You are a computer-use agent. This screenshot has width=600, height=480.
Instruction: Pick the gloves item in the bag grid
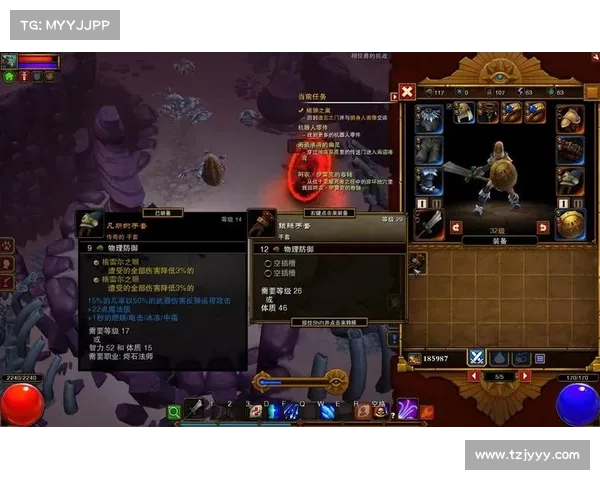417,262
